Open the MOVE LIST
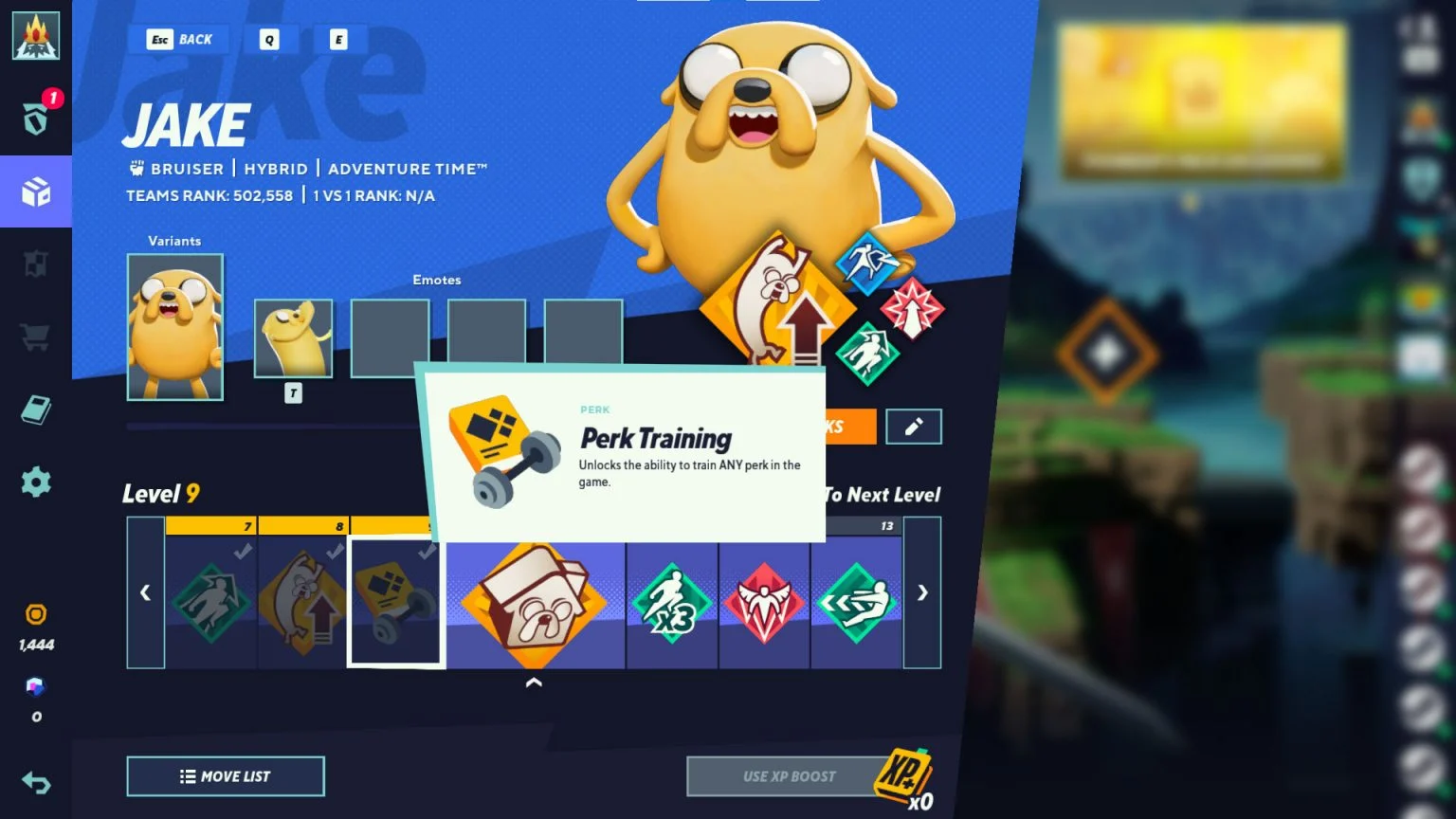Screen dimensions: 1456x819 pyautogui.click(x=225, y=775)
